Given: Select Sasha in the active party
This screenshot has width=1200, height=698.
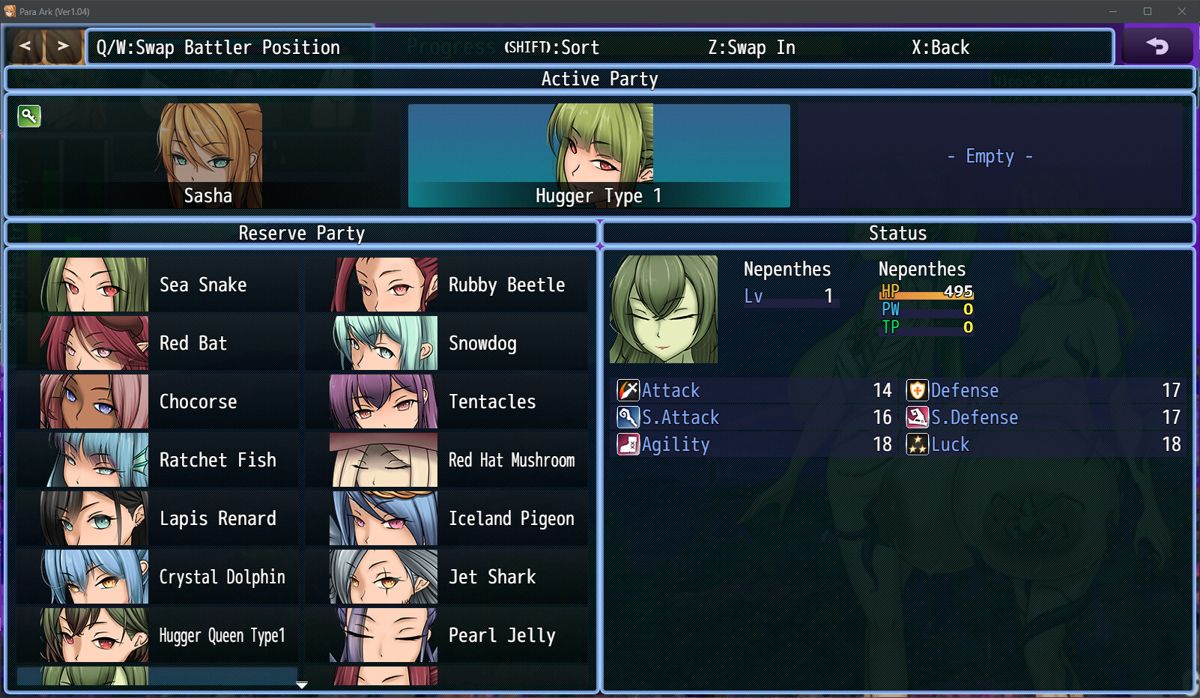Looking at the screenshot, I should tap(208, 156).
